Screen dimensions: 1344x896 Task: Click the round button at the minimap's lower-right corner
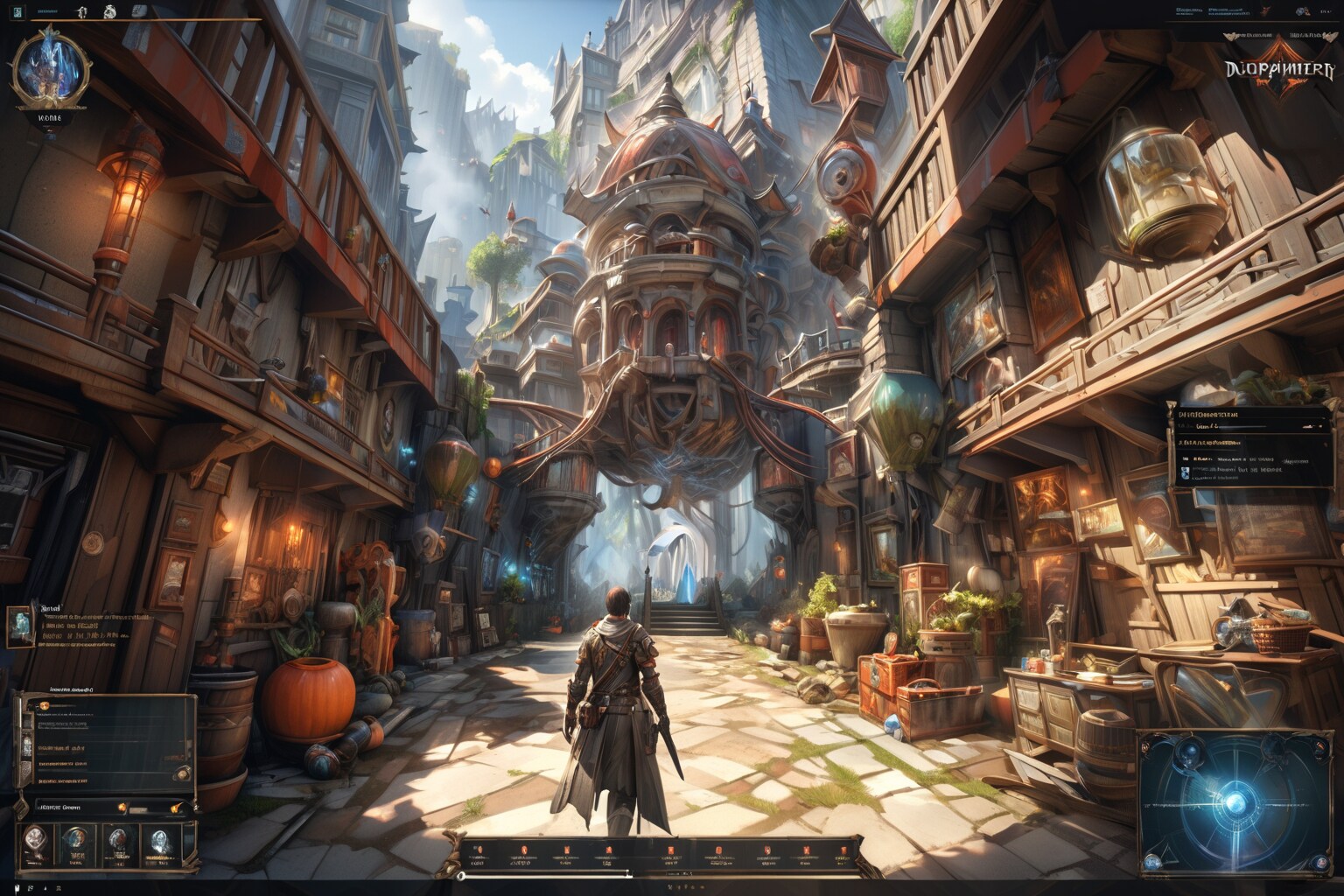[1318, 864]
